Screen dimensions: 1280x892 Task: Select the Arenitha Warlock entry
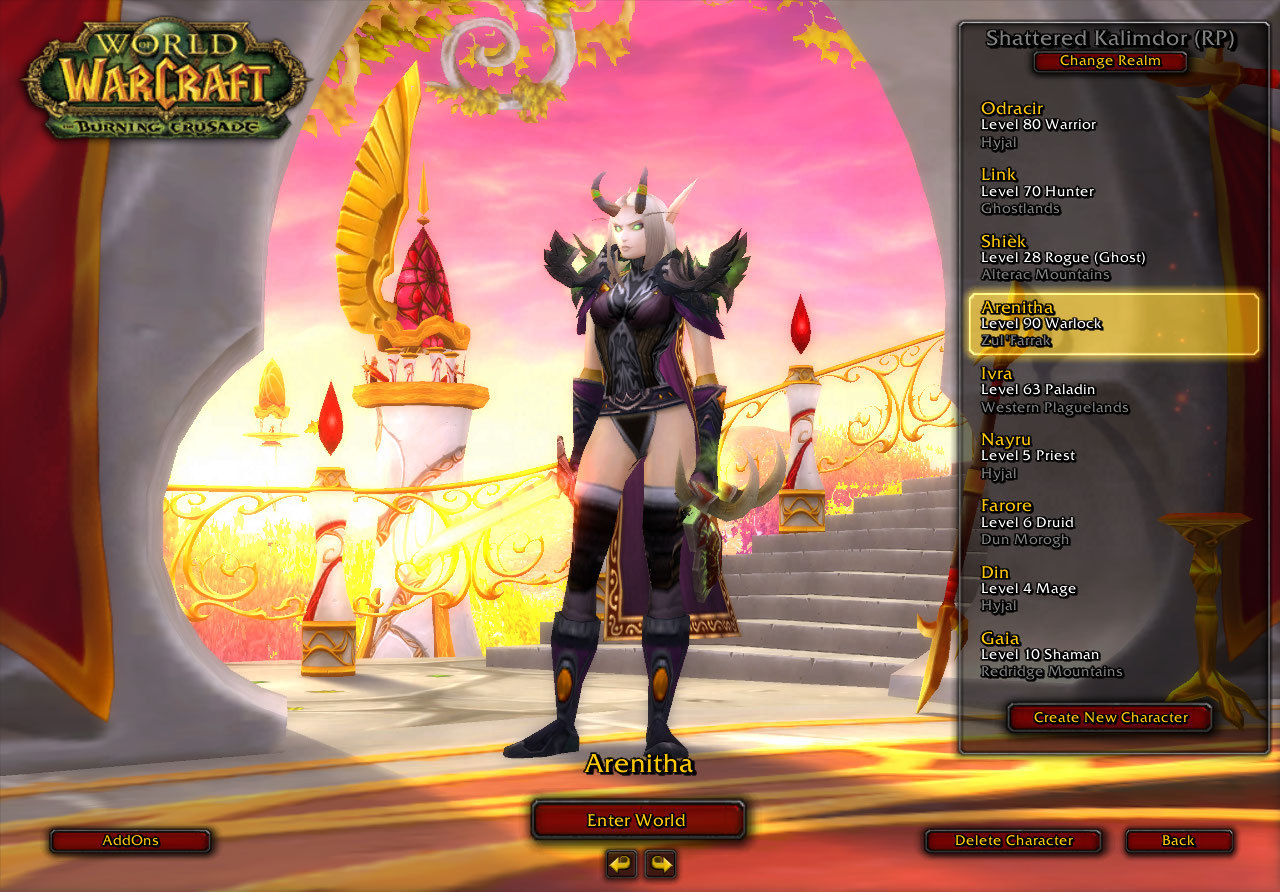(x=1113, y=324)
